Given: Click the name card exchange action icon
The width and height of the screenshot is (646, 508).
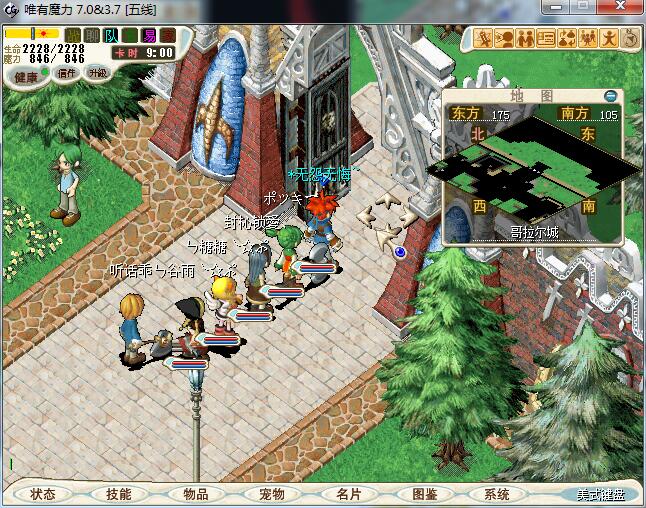Looking at the screenshot, I should [546, 39].
